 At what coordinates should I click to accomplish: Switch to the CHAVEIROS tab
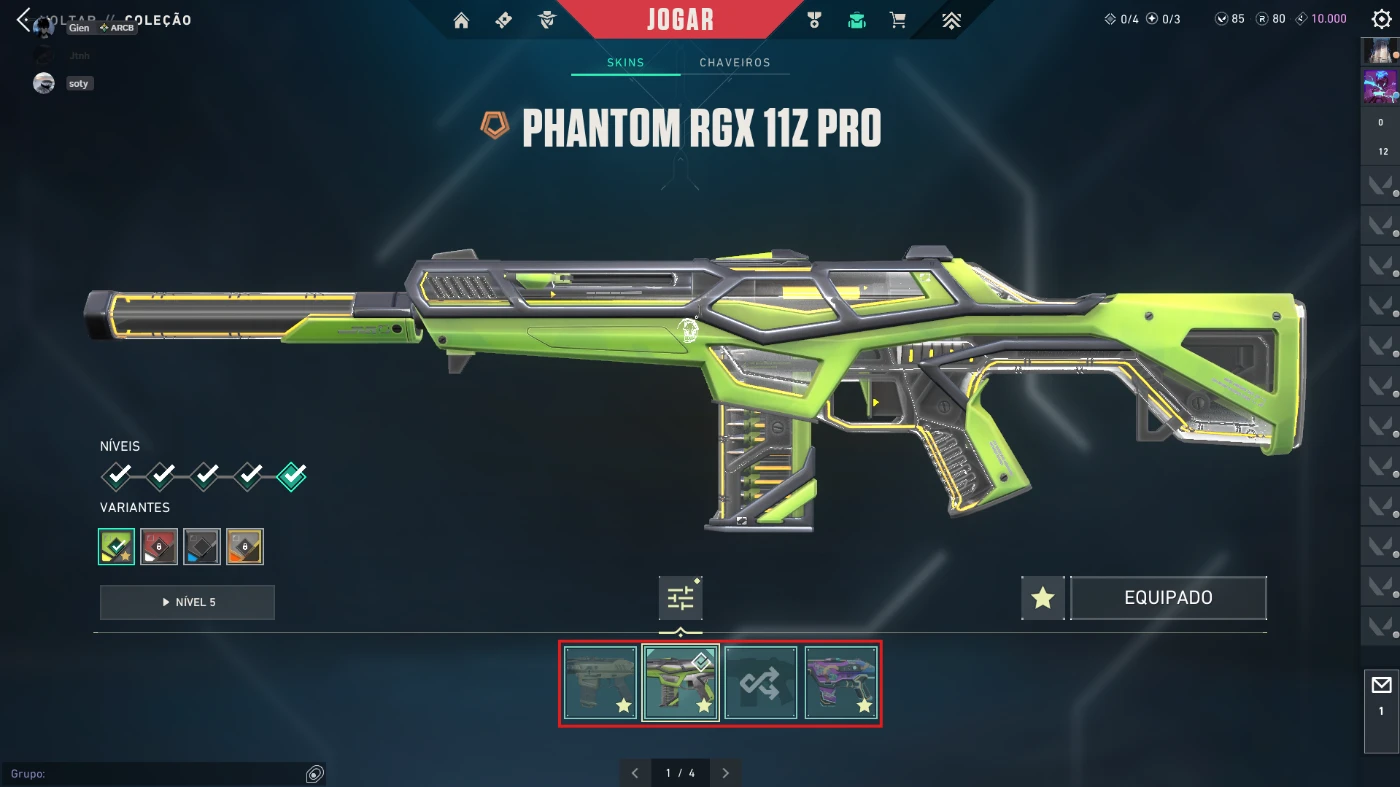point(736,62)
